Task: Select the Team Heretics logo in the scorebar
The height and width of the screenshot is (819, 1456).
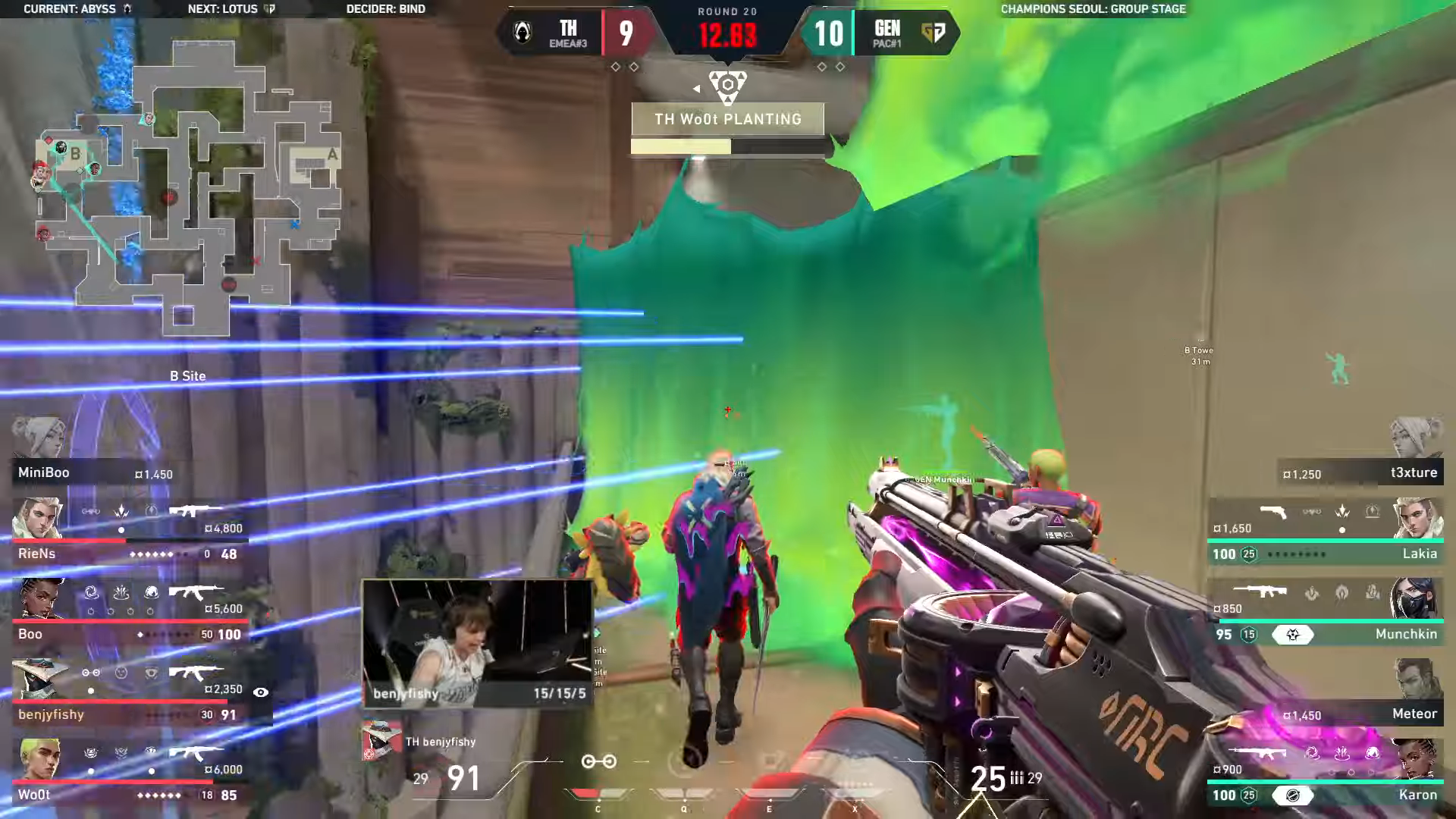Action: pyautogui.click(x=522, y=33)
